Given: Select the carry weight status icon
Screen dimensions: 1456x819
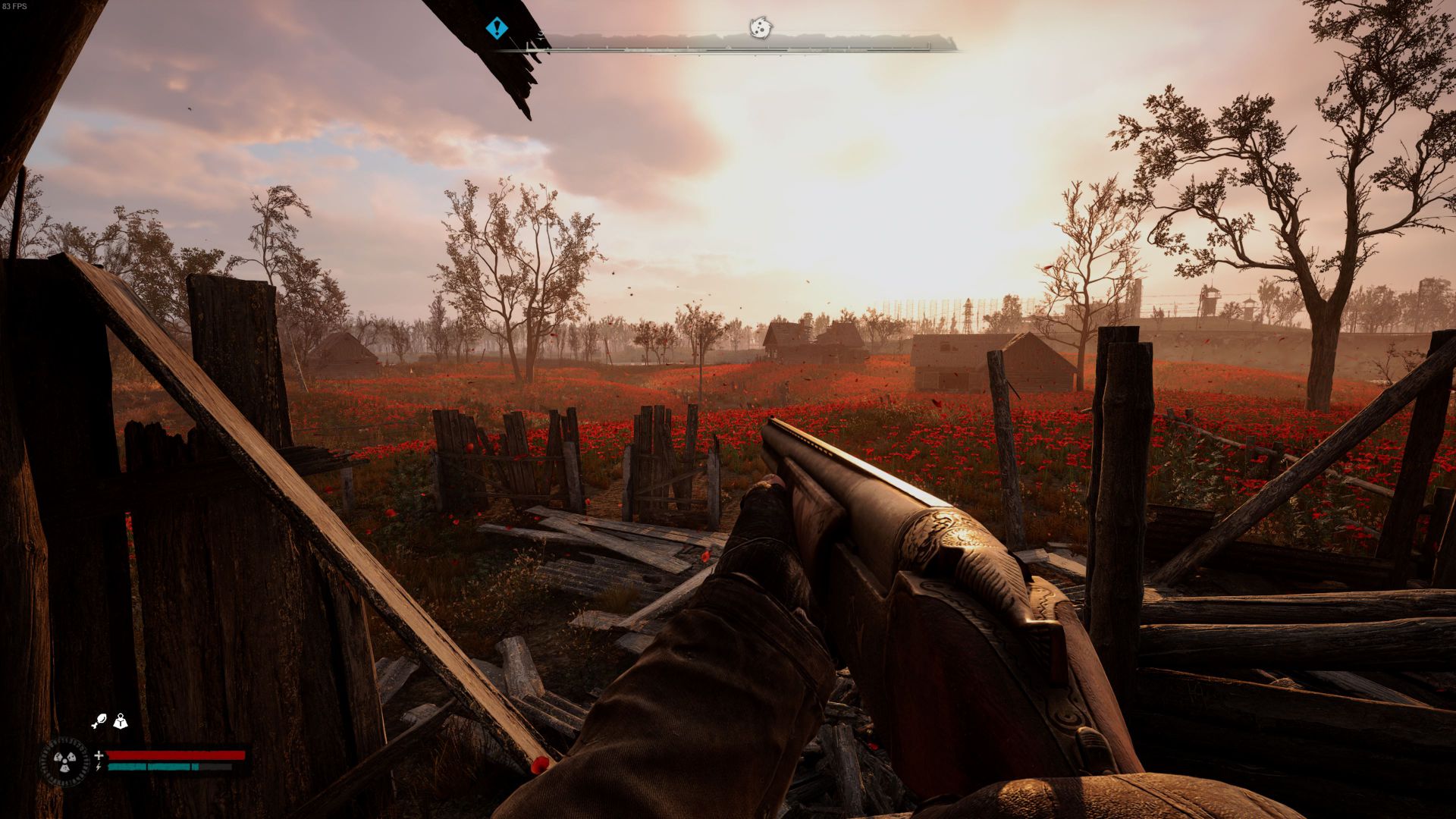Looking at the screenshot, I should click(x=120, y=721).
